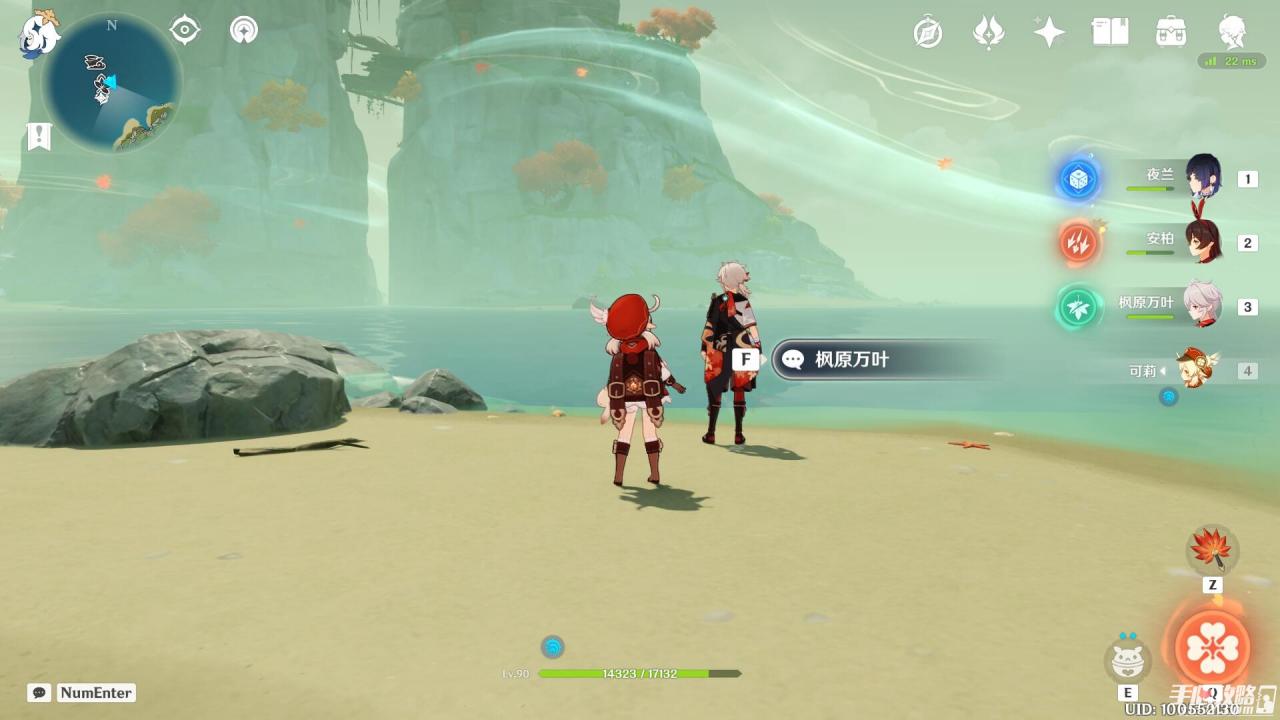Open the character profile icon
Viewport: 1280px width, 720px height.
1232,32
